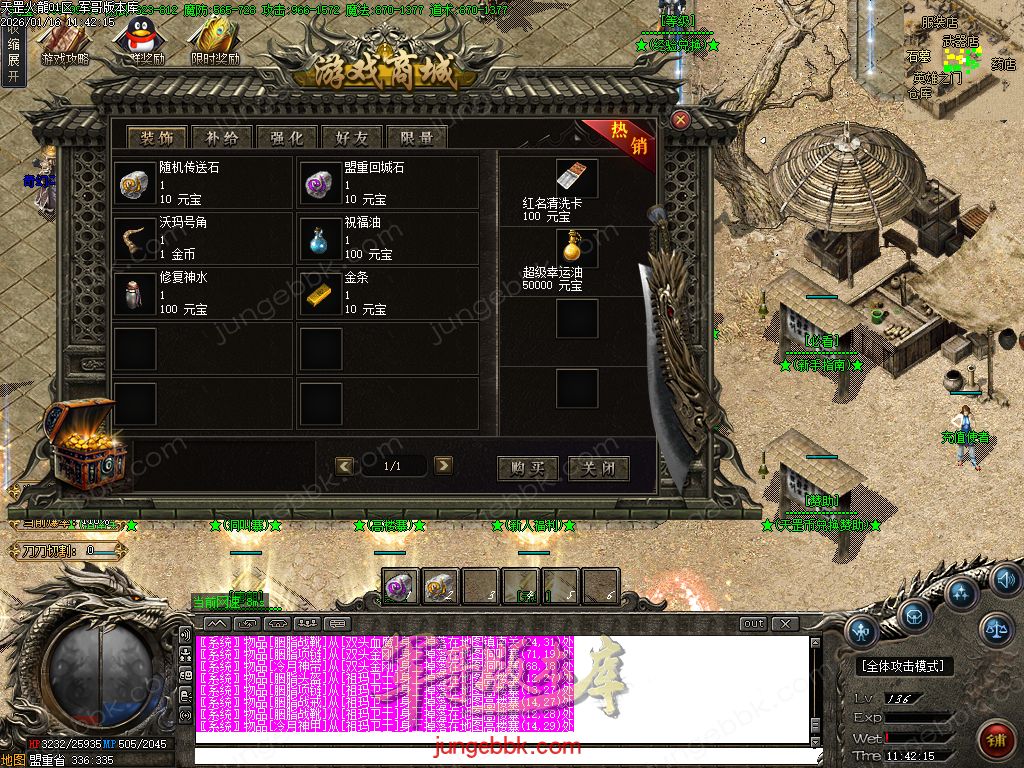Select the hot-sale 红名清洗卡 item

[577, 178]
